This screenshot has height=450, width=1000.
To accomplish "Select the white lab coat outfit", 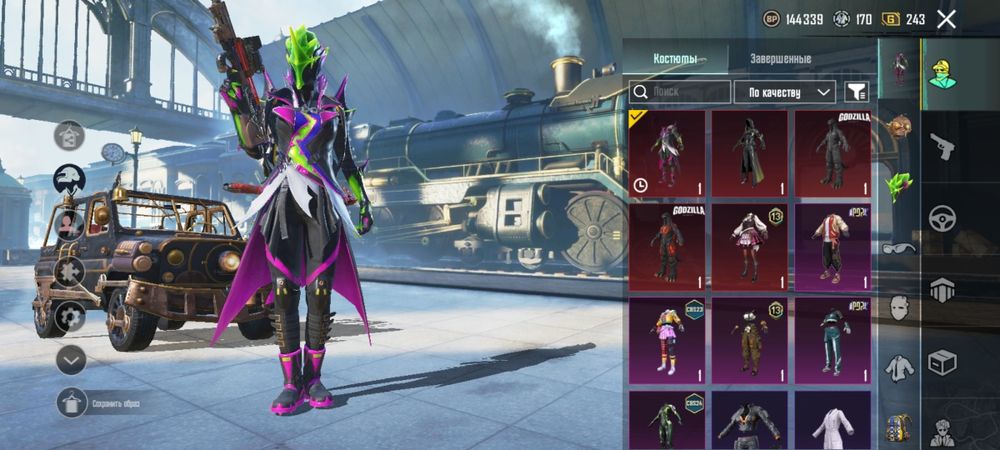I will coord(832,420).
